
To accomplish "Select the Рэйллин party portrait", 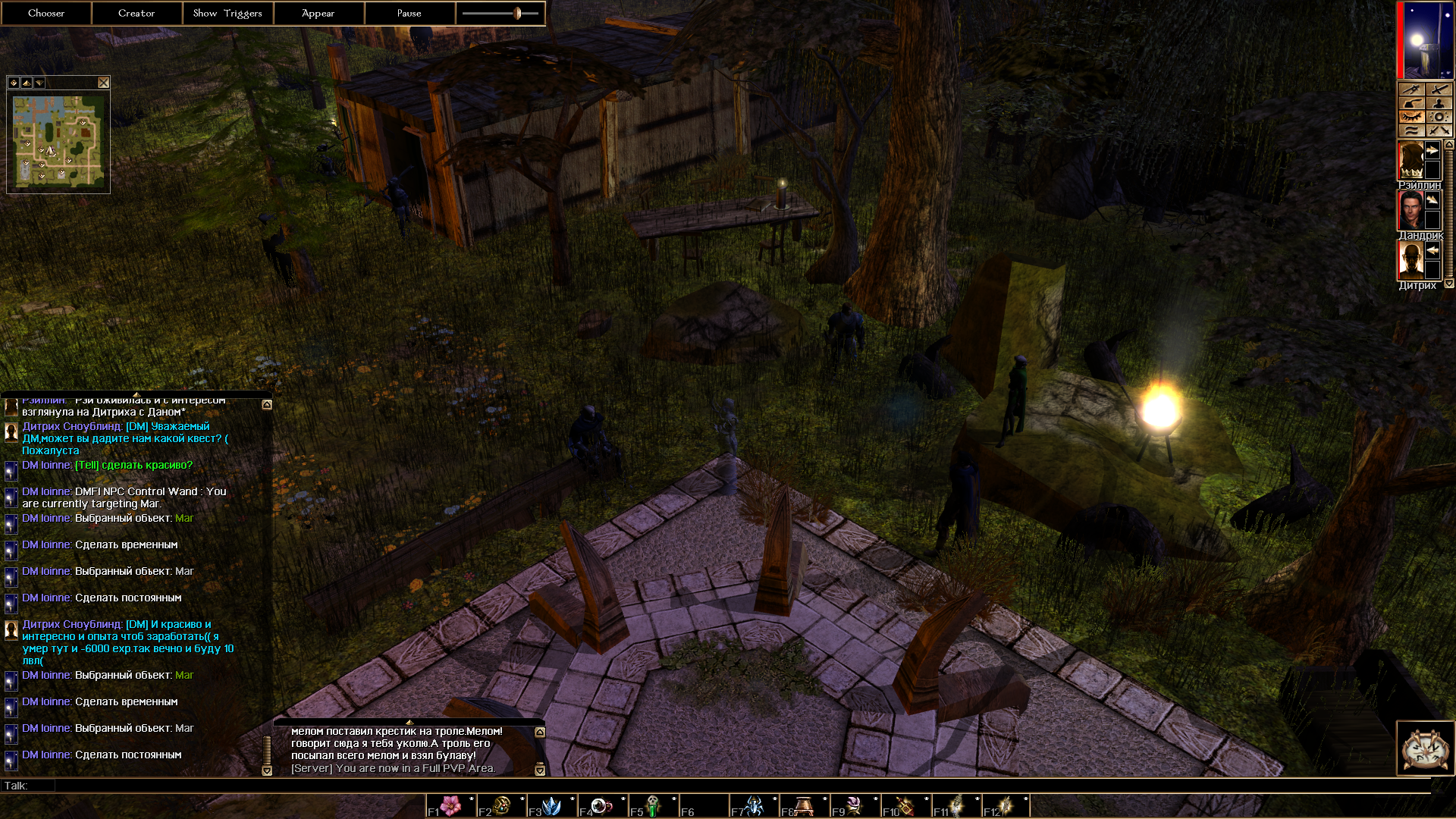I will pos(1410,160).
